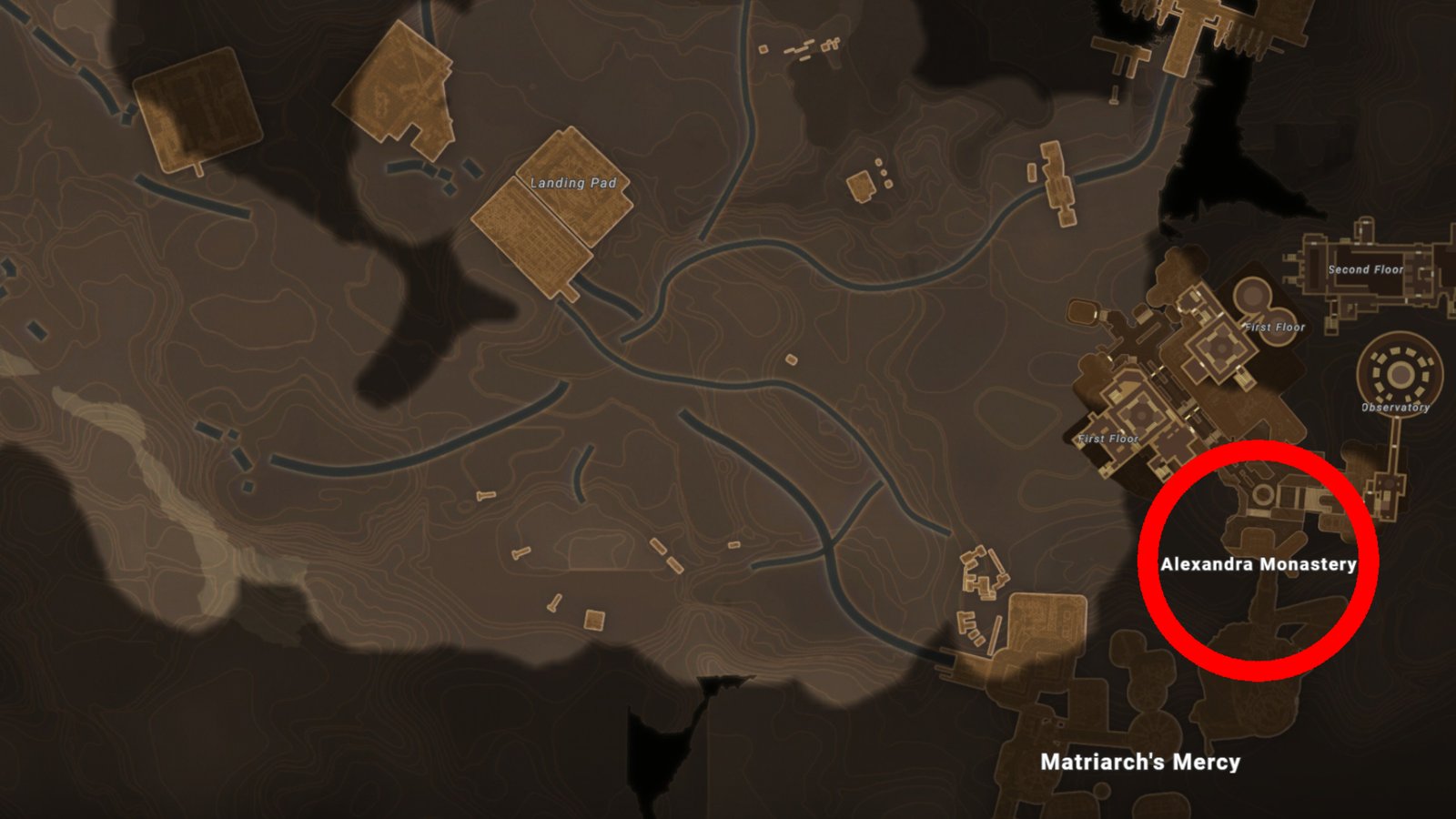Viewport: 1456px width, 819px height.
Task: Click the Landing Pad text label
Action: click(x=575, y=180)
